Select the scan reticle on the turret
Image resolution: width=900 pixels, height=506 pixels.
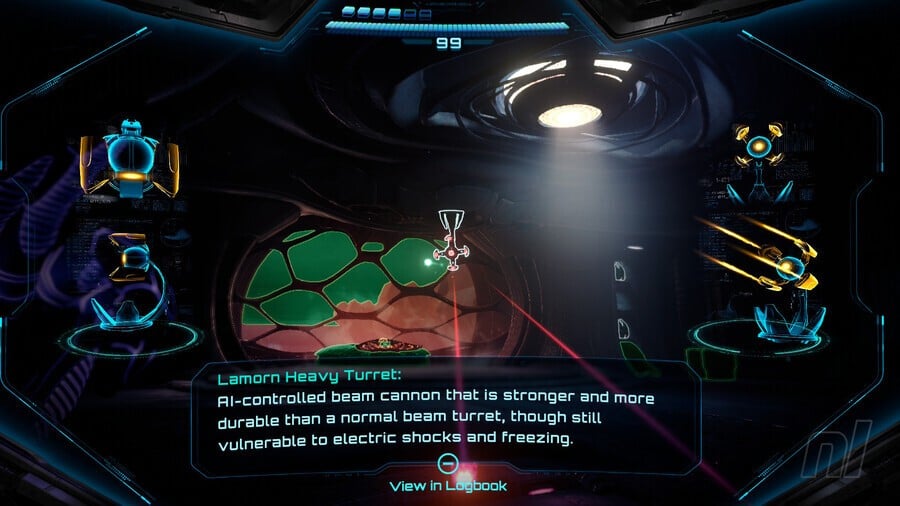point(451,254)
